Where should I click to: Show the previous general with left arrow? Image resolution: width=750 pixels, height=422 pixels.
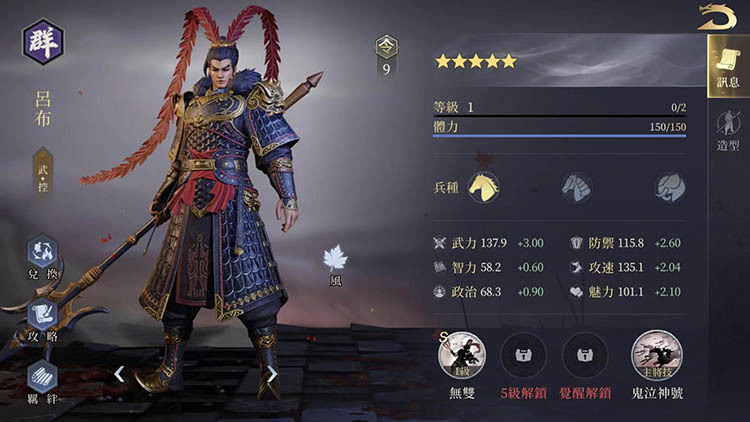[119, 374]
